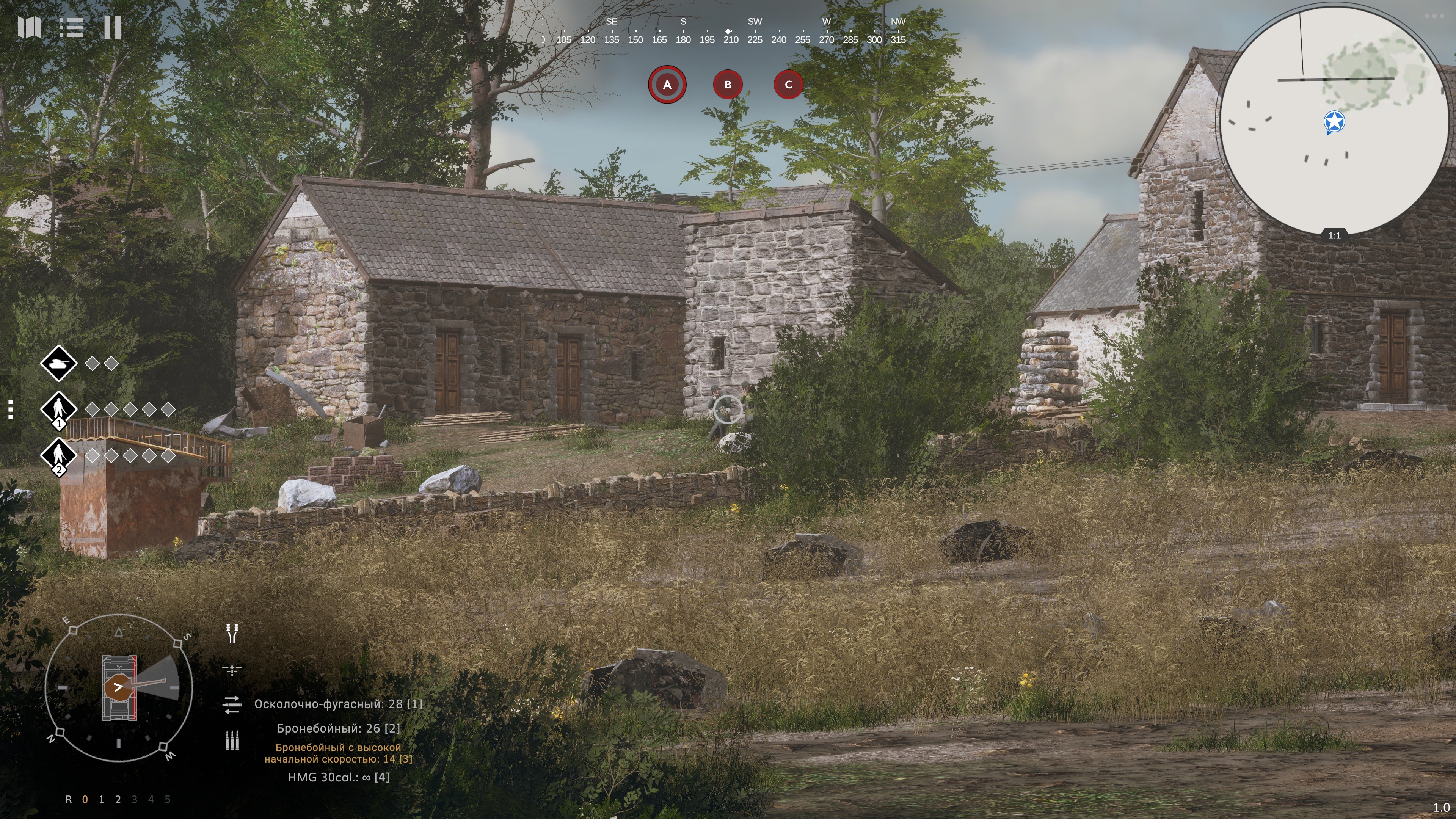The image size is (1456, 819).
Task: Select capture point C marker
Action: (788, 85)
